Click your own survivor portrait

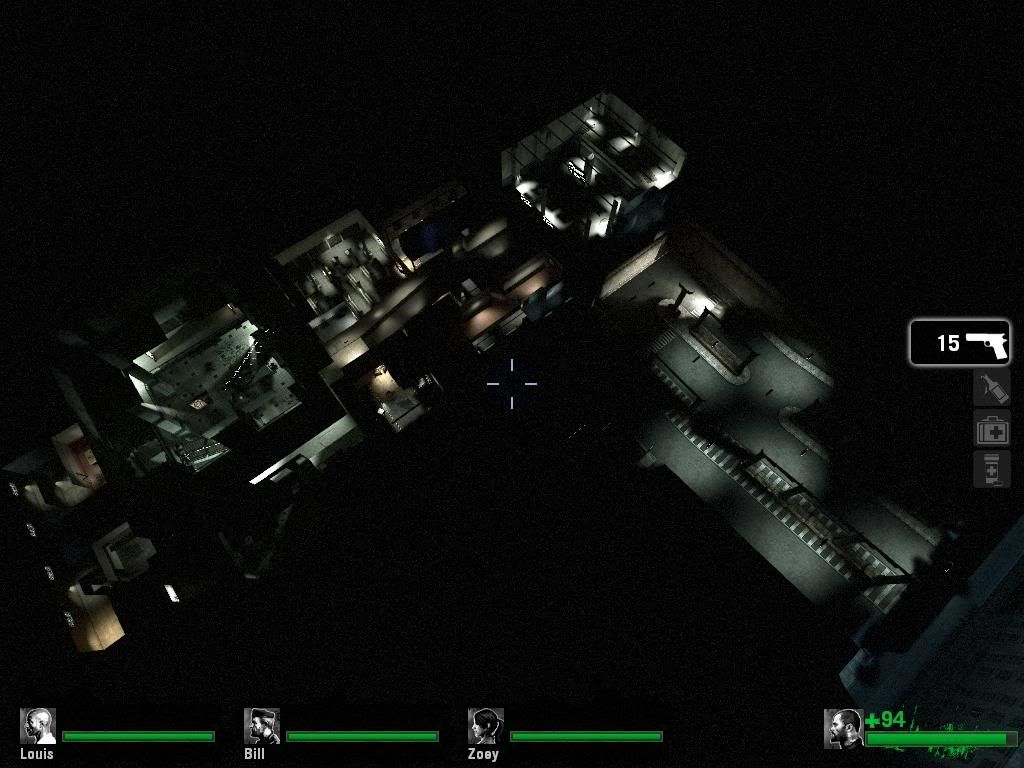coord(843,728)
